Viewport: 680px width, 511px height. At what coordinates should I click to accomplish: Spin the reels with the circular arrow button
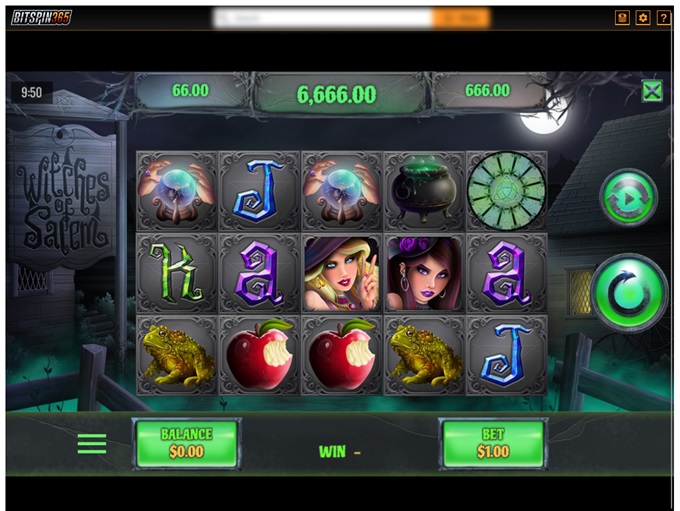pos(629,293)
